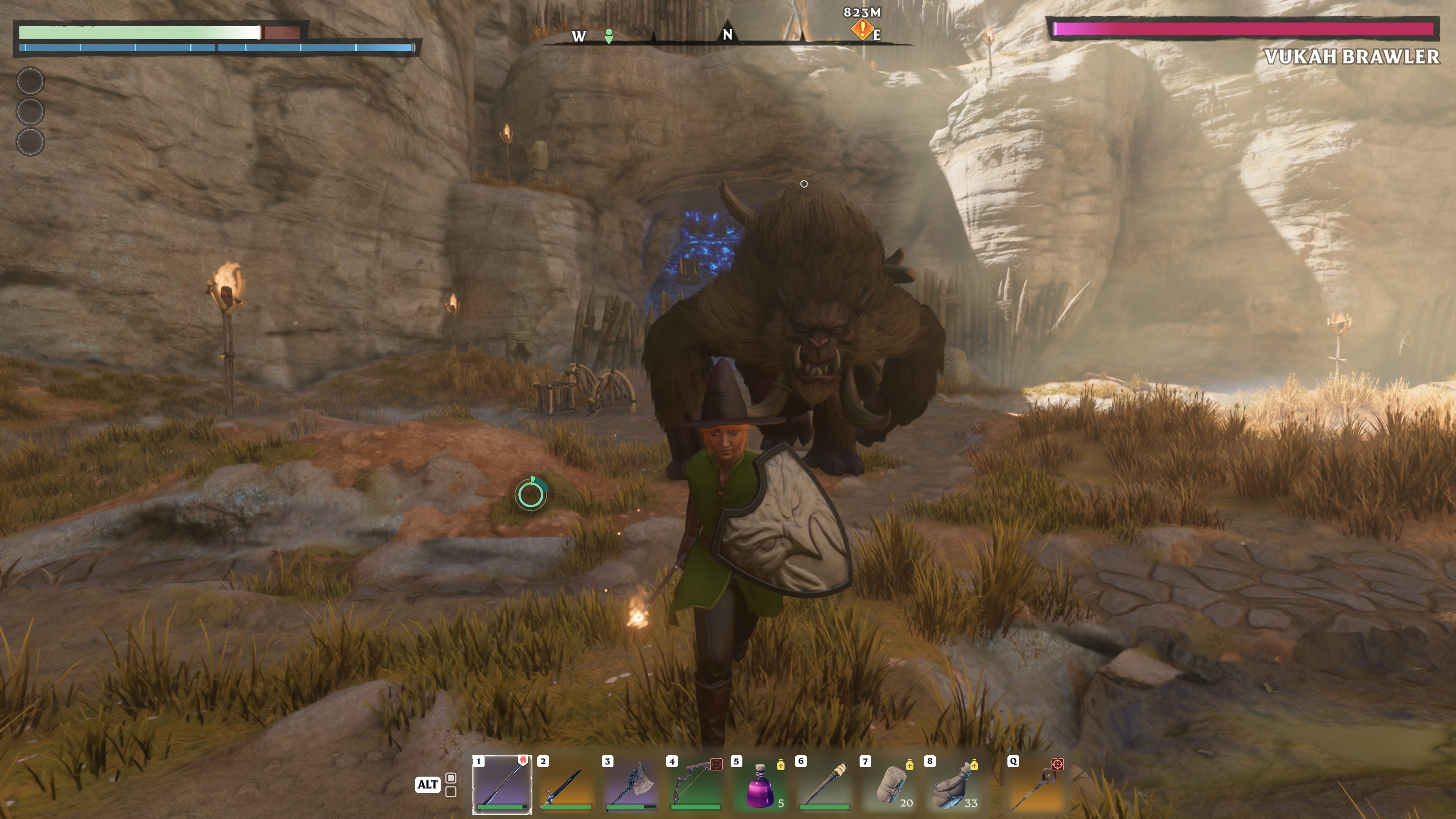
Task: Click the orange quest marker on the compass
Action: (862, 29)
